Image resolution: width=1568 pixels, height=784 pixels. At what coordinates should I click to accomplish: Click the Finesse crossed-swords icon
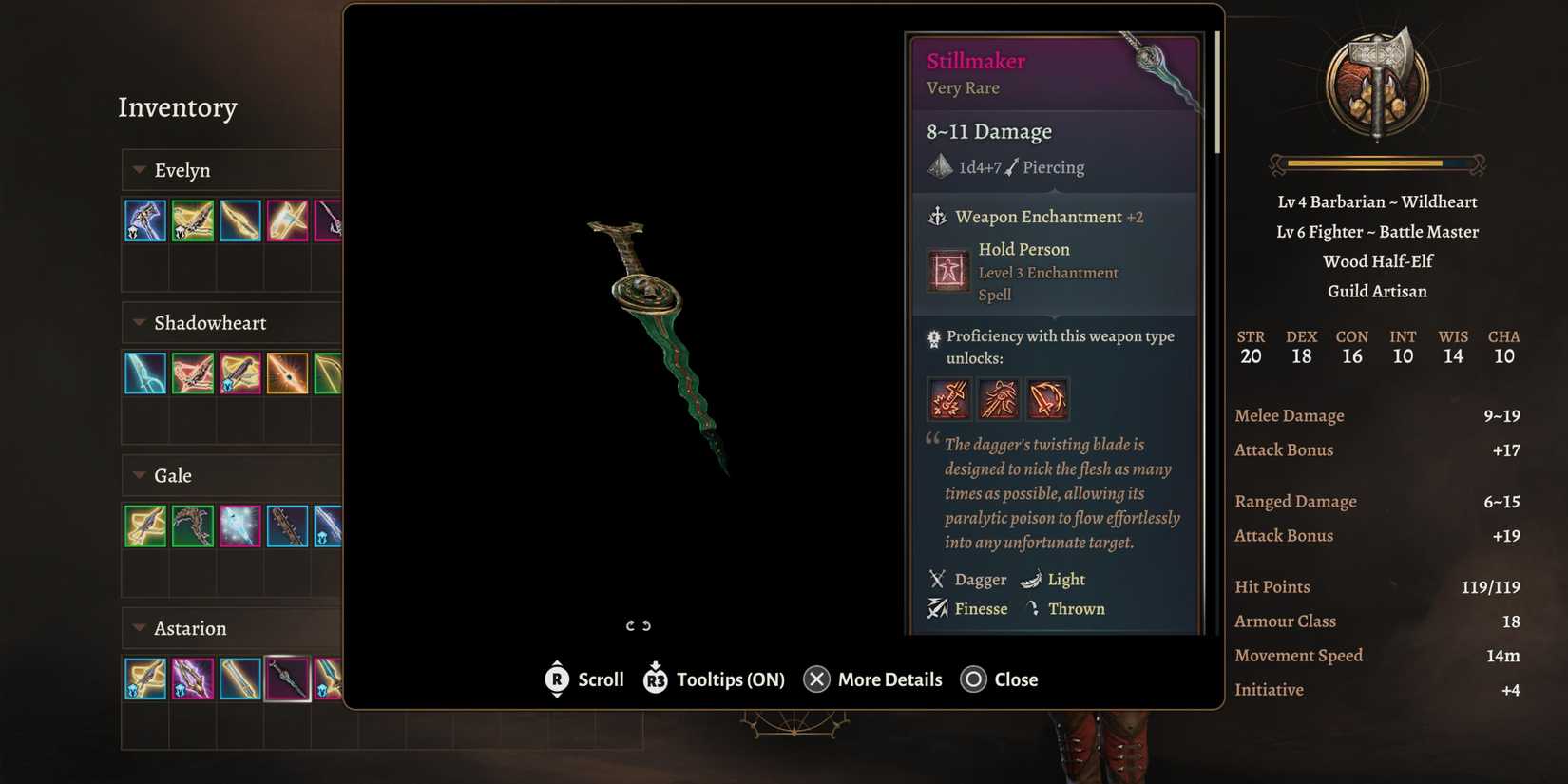936,608
